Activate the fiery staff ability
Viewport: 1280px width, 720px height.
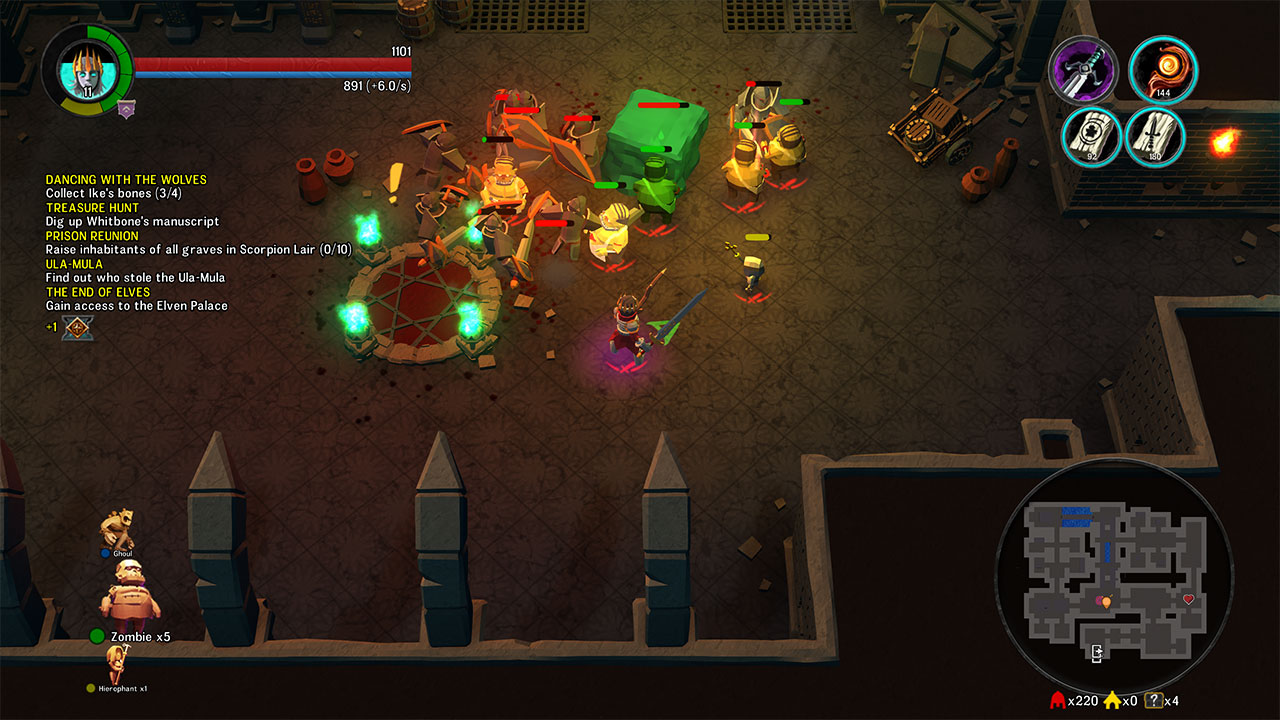coord(1160,70)
